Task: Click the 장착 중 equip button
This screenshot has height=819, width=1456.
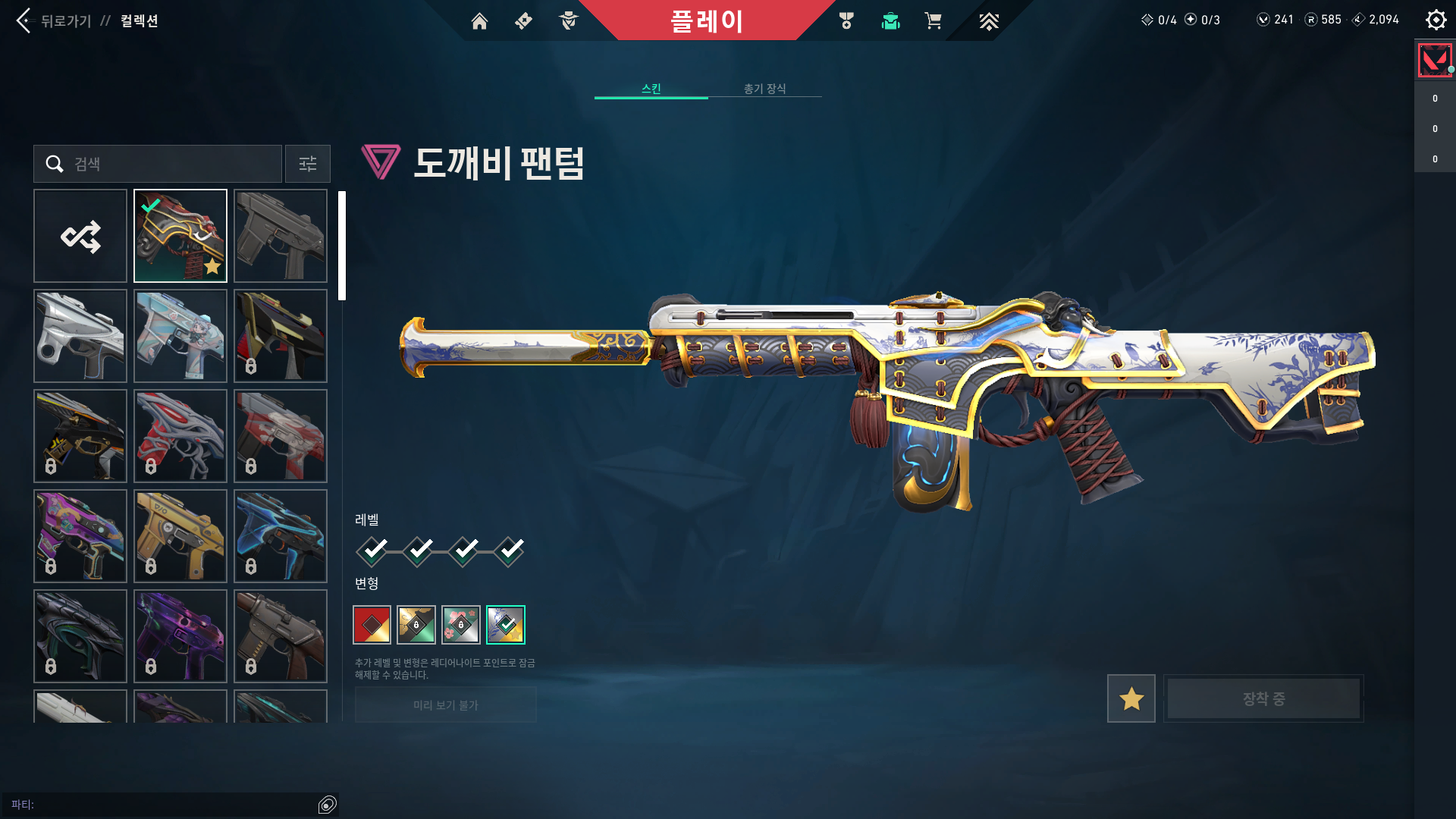Action: pyautogui.click(x=1263, y=698)
